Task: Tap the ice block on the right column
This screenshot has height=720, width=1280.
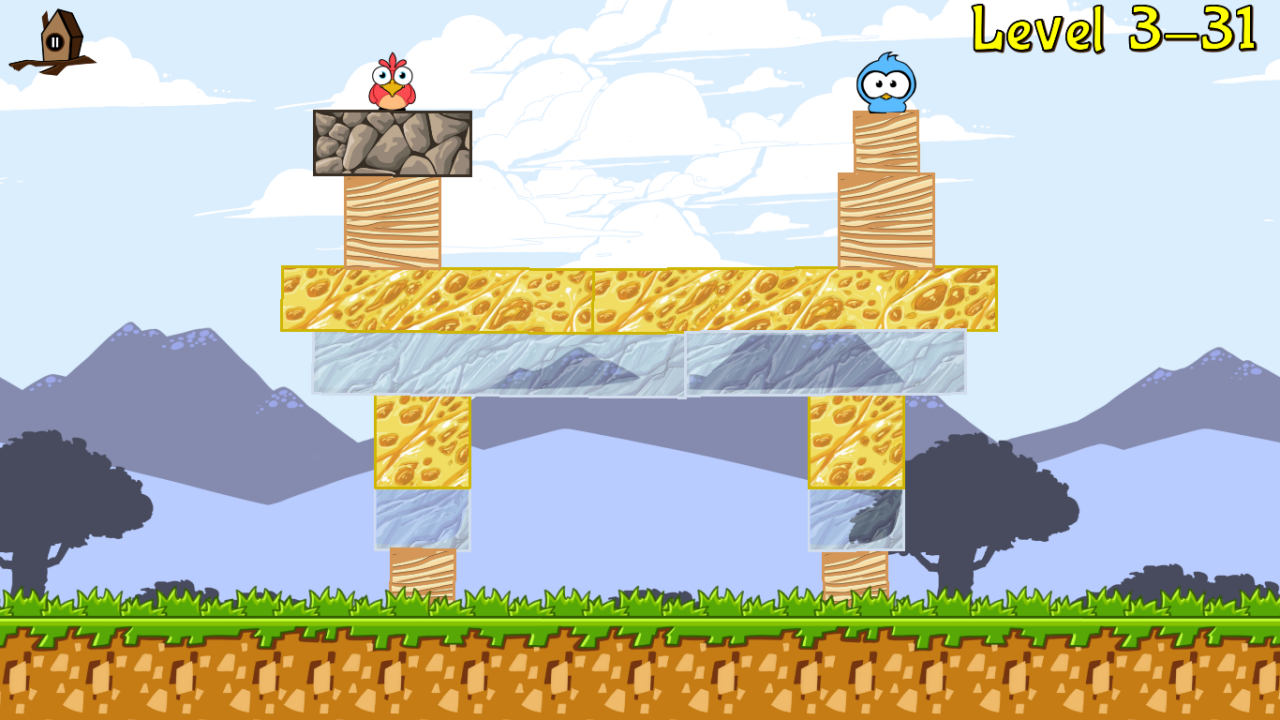Action: [x=855, y=520]
